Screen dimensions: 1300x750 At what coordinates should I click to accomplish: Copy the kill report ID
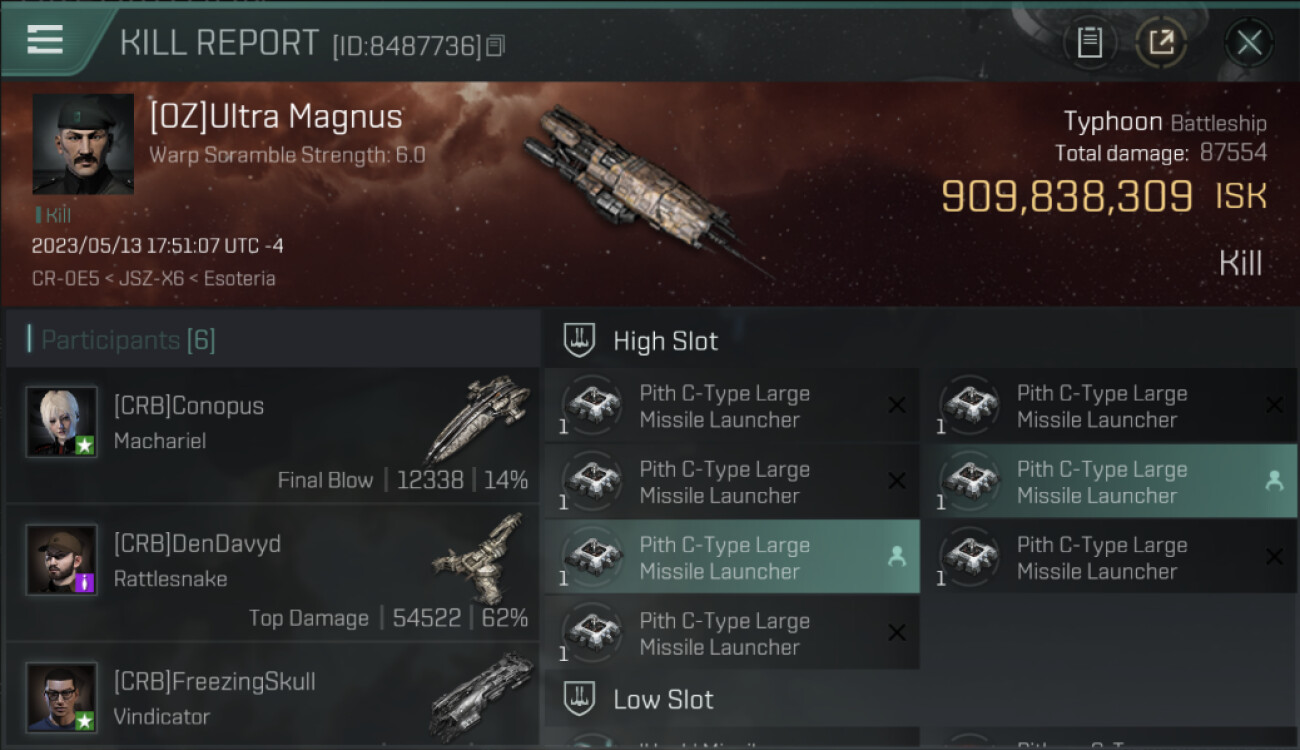click(496, 46)
